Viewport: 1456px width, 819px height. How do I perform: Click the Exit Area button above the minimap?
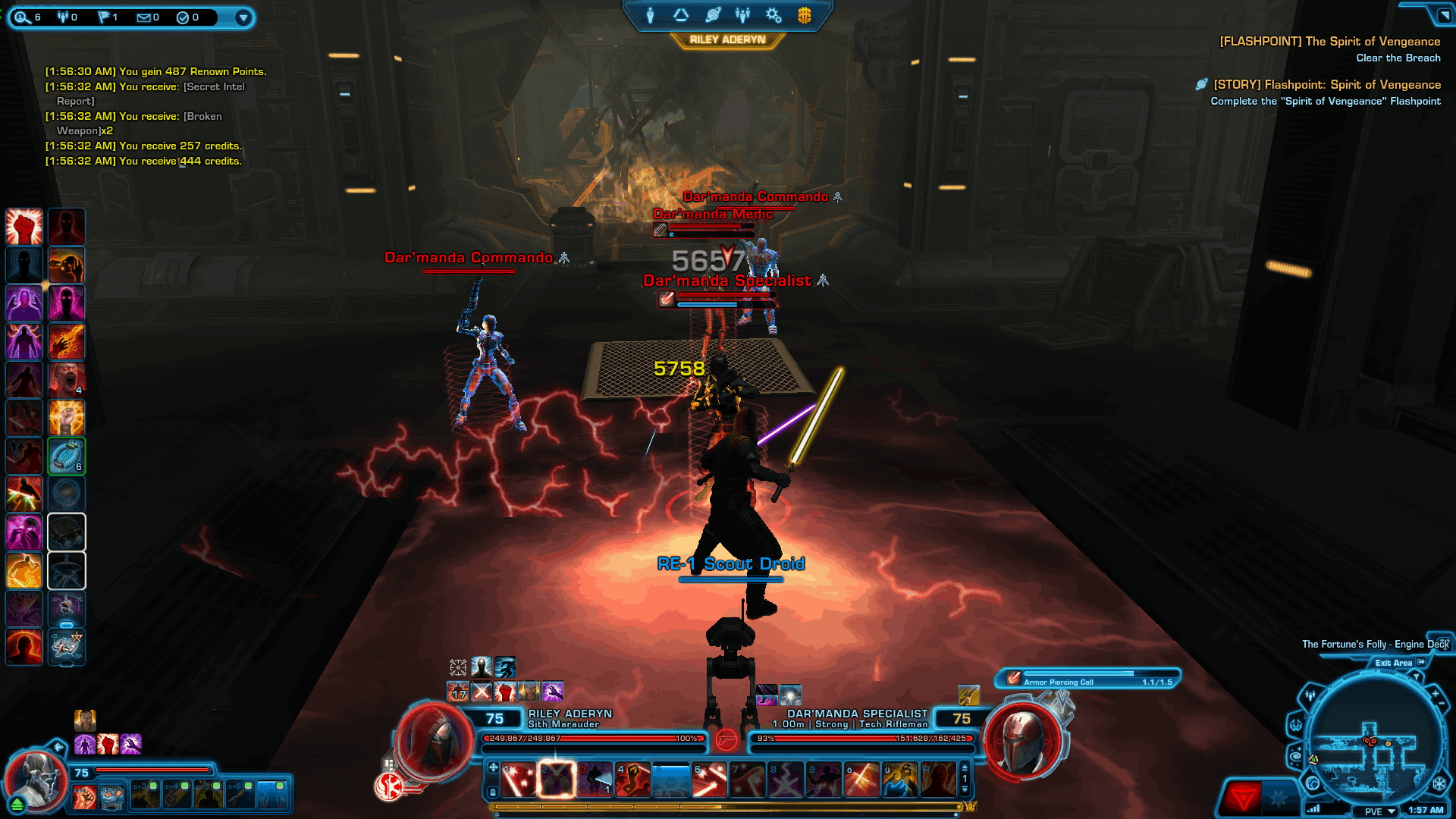pos(1395,663)
